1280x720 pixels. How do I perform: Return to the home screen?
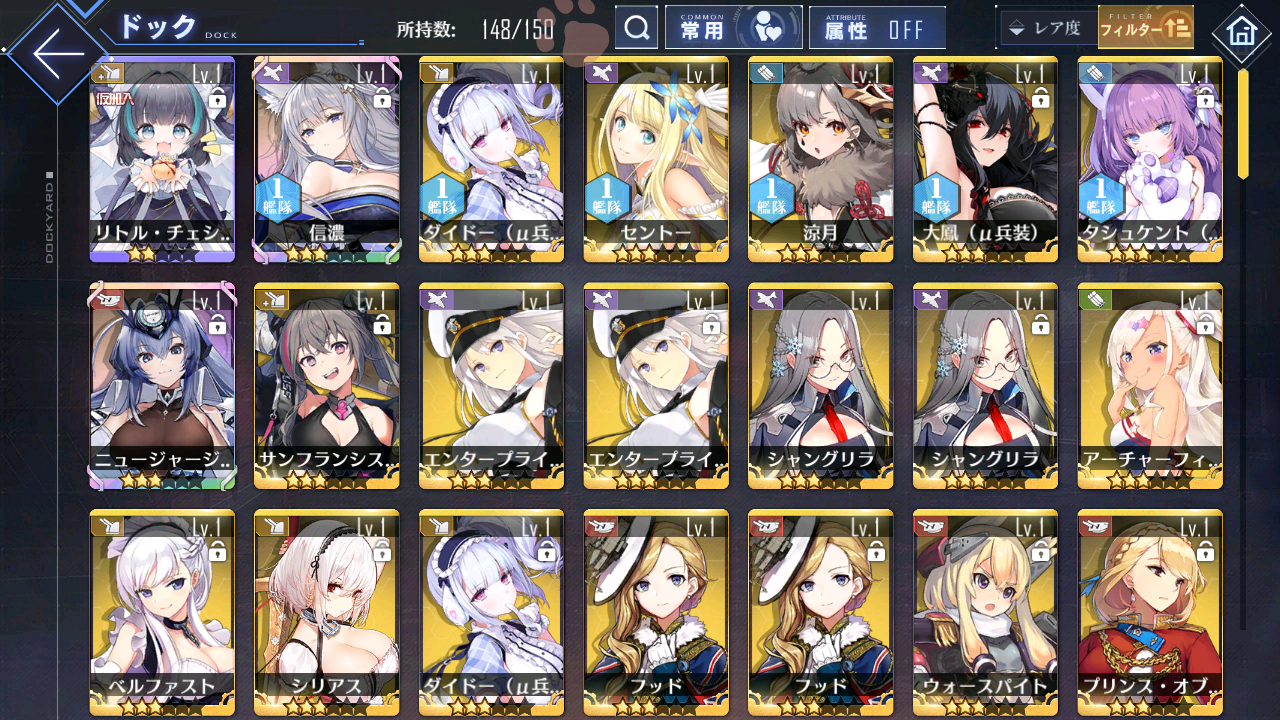click(x=1241, y=32)
